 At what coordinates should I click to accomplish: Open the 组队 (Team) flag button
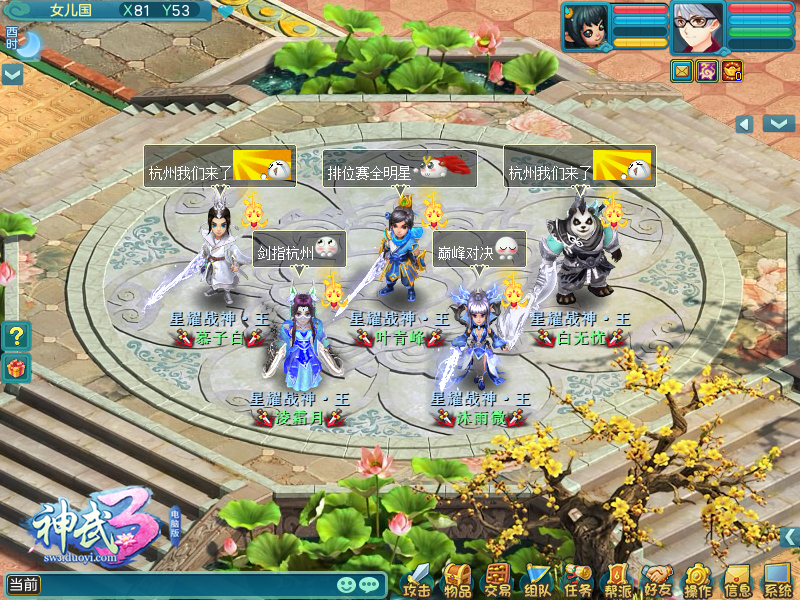pyautogui.click(x=538, y=578)
